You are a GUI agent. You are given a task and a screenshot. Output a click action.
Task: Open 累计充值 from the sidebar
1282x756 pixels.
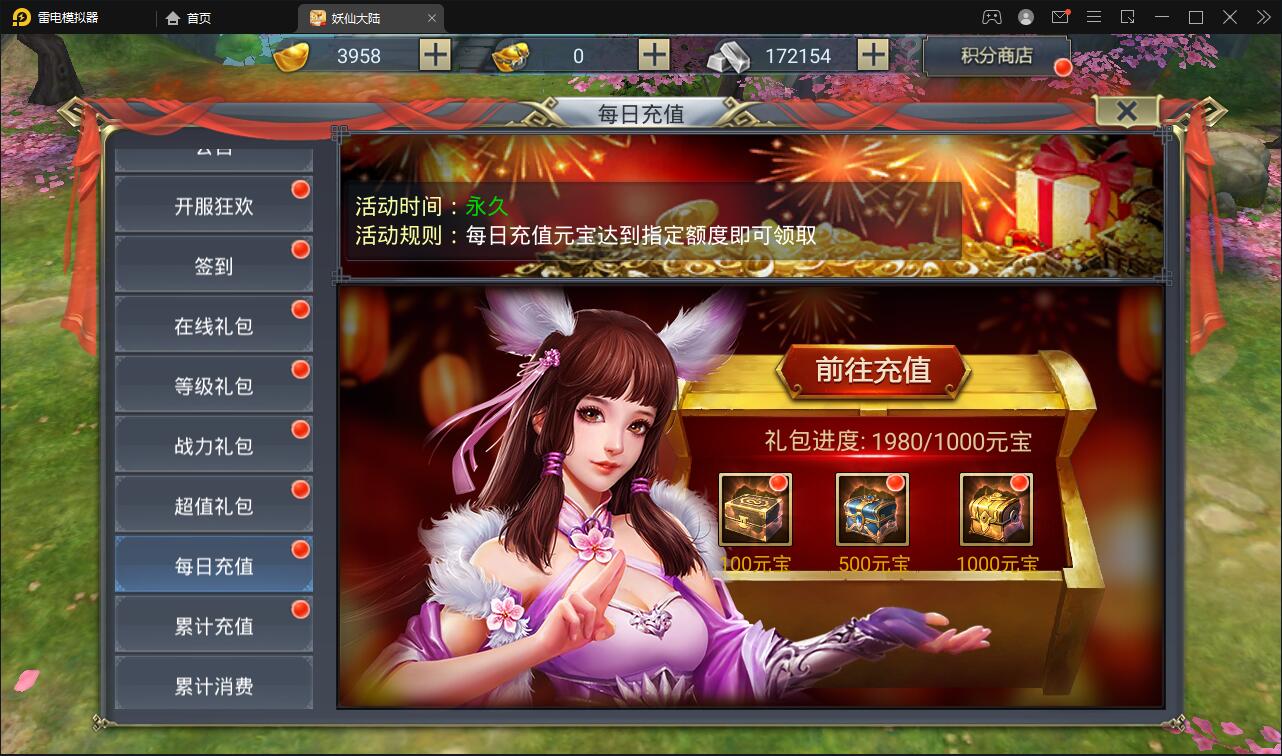(x=213, y=623)
